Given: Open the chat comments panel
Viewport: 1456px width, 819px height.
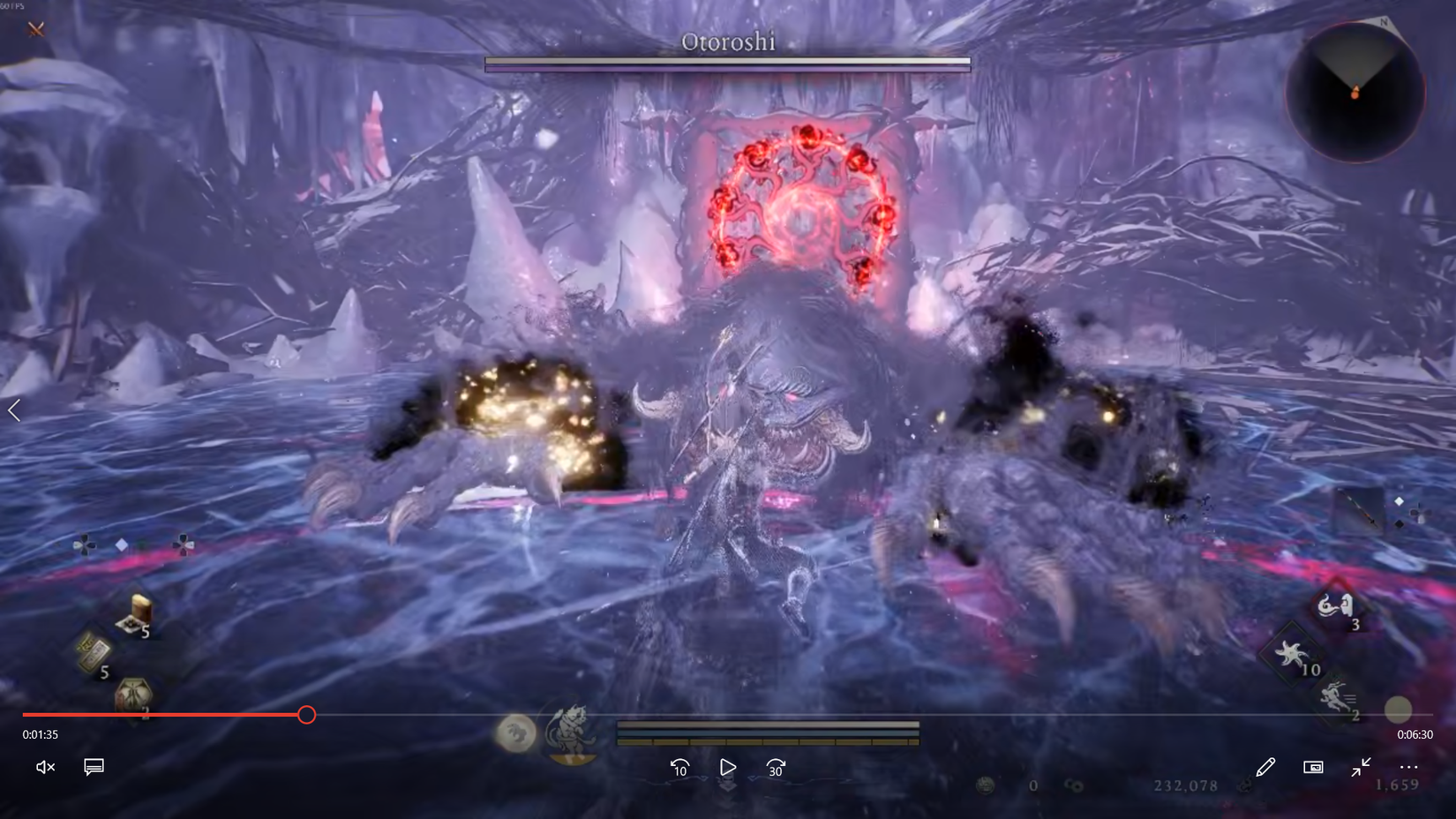Looking at the screenshot, I should [x=94, y=767].
